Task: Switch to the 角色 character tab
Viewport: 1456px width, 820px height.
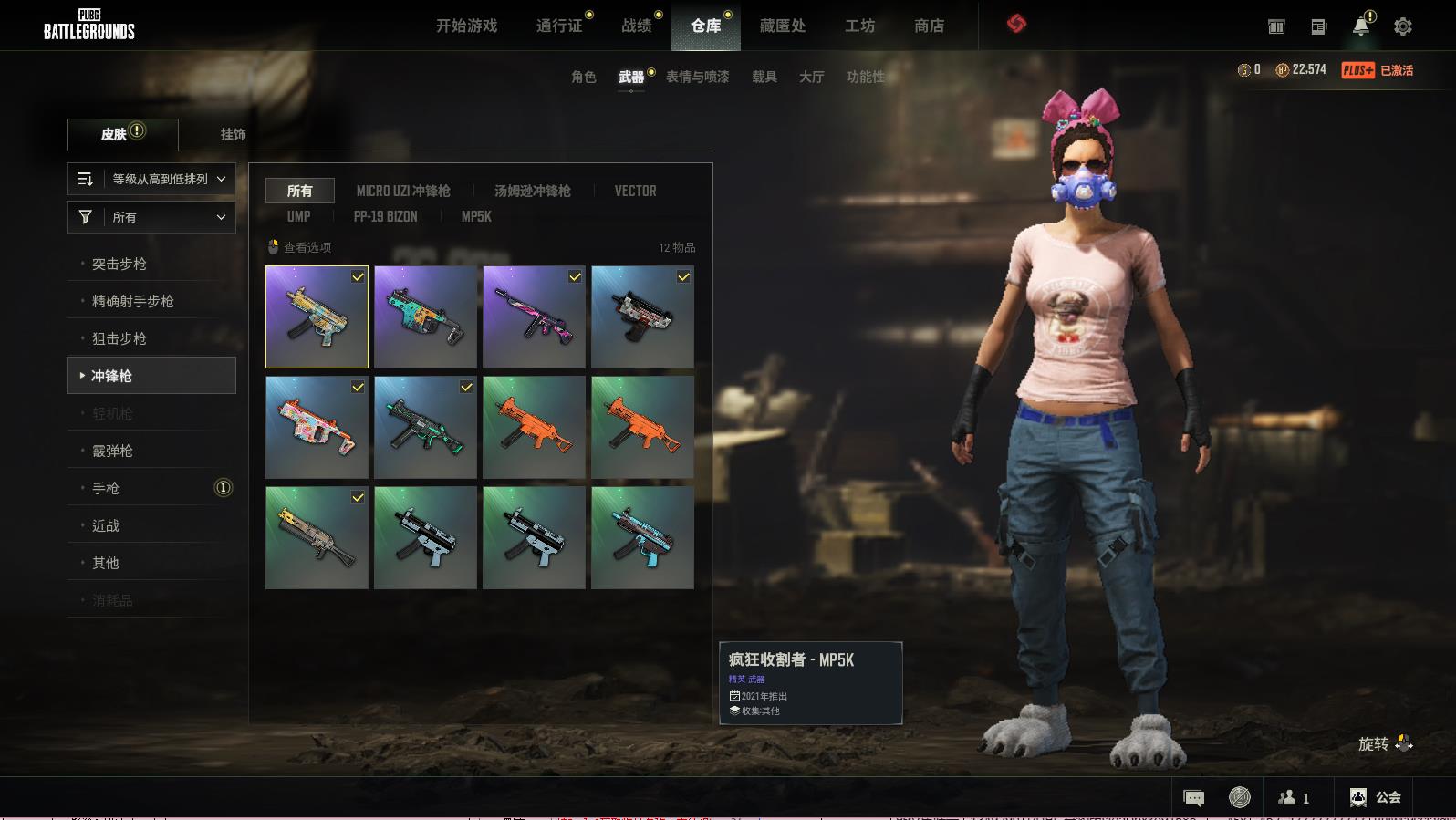Action: [583, 77]
